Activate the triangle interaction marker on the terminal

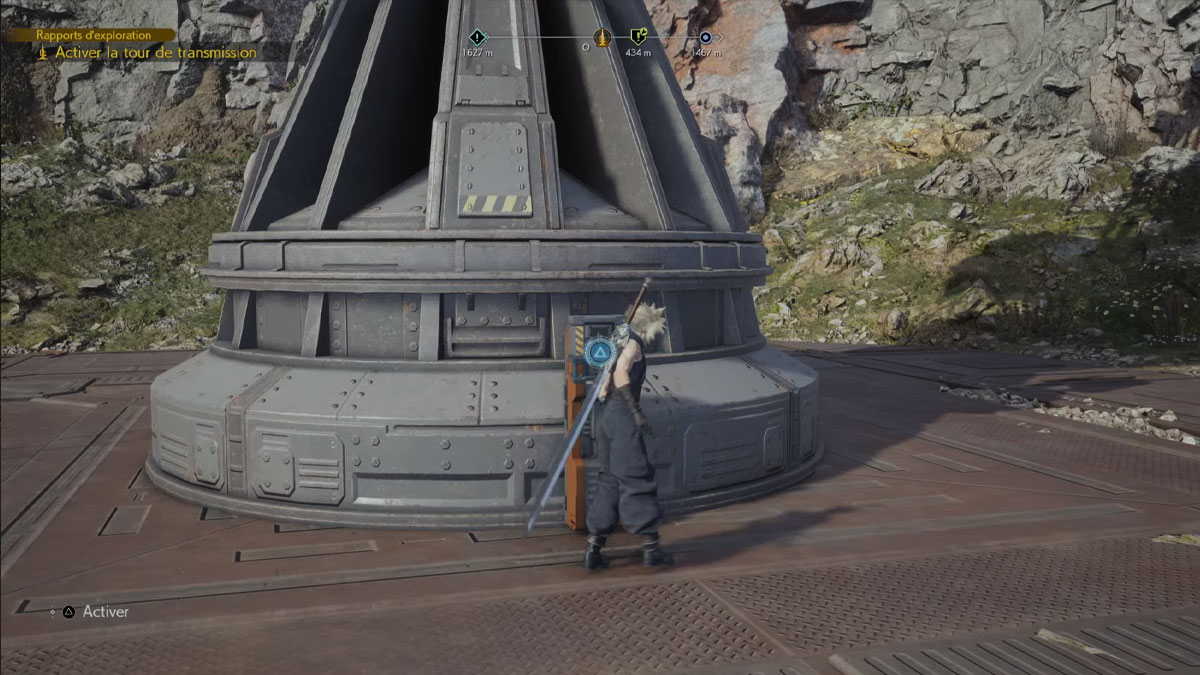pyautogui.click(x=598, y=351)
